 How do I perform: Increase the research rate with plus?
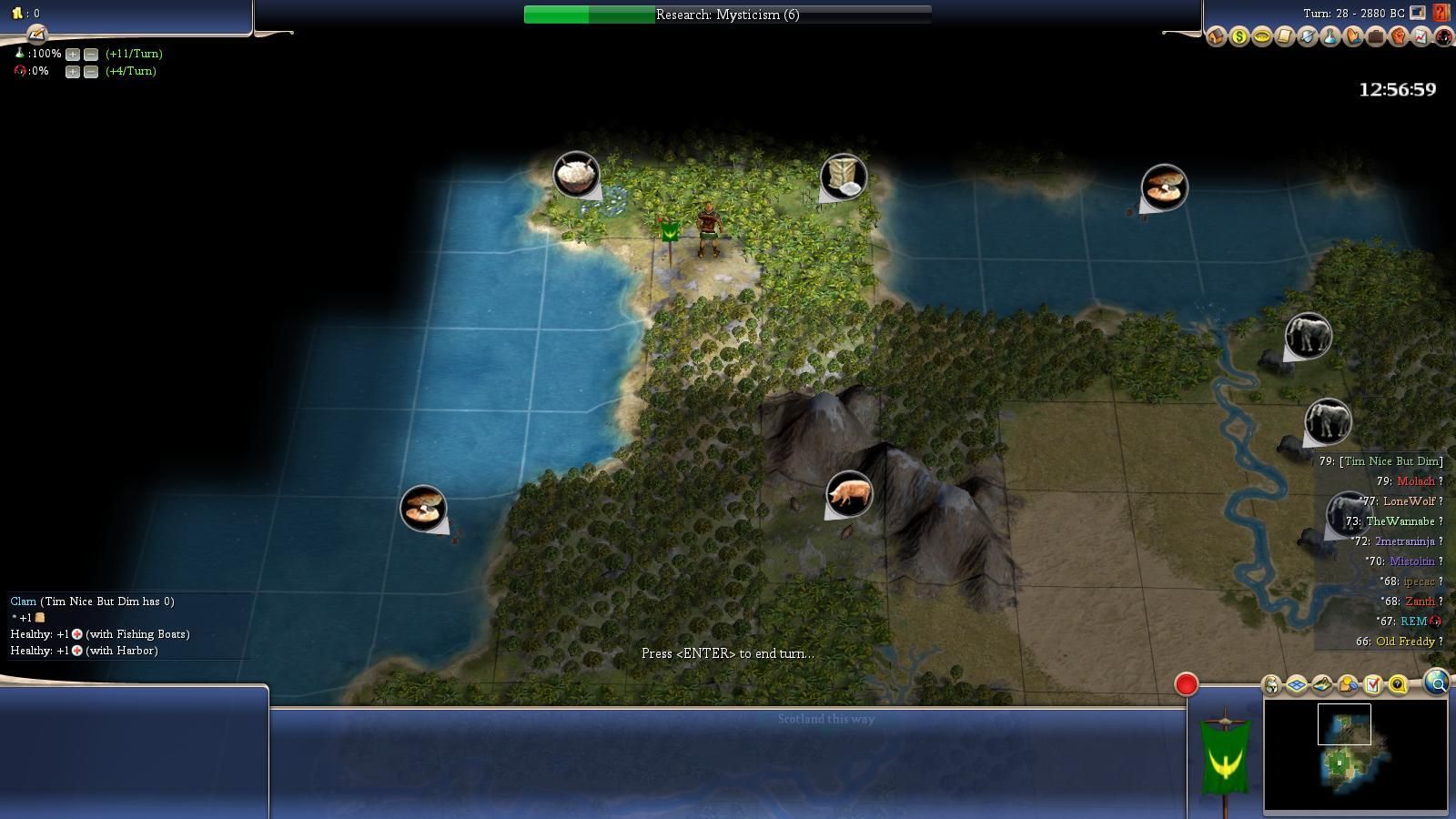tap(73, 54)
